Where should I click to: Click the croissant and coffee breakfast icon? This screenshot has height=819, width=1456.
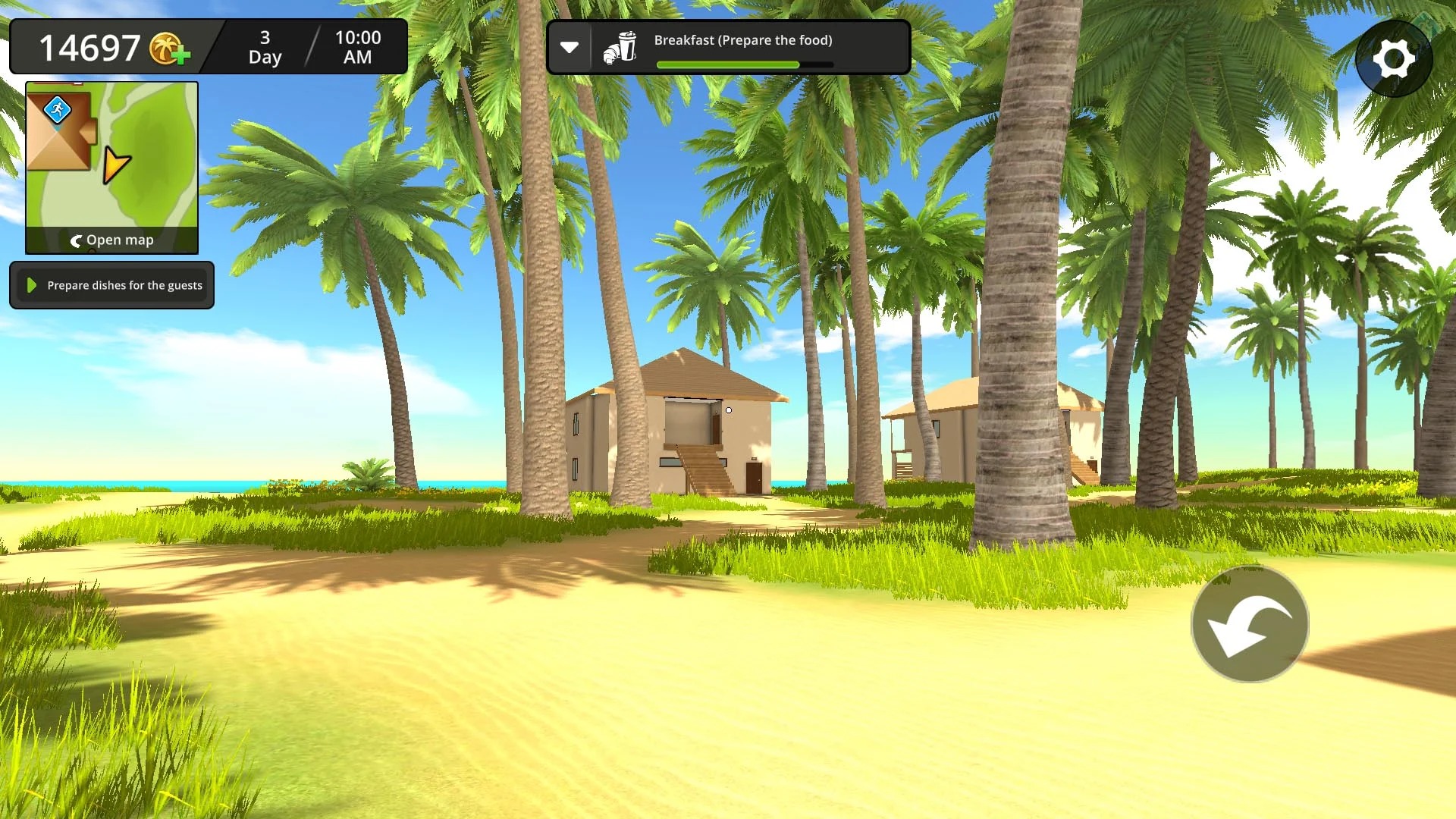pos(620,47)
